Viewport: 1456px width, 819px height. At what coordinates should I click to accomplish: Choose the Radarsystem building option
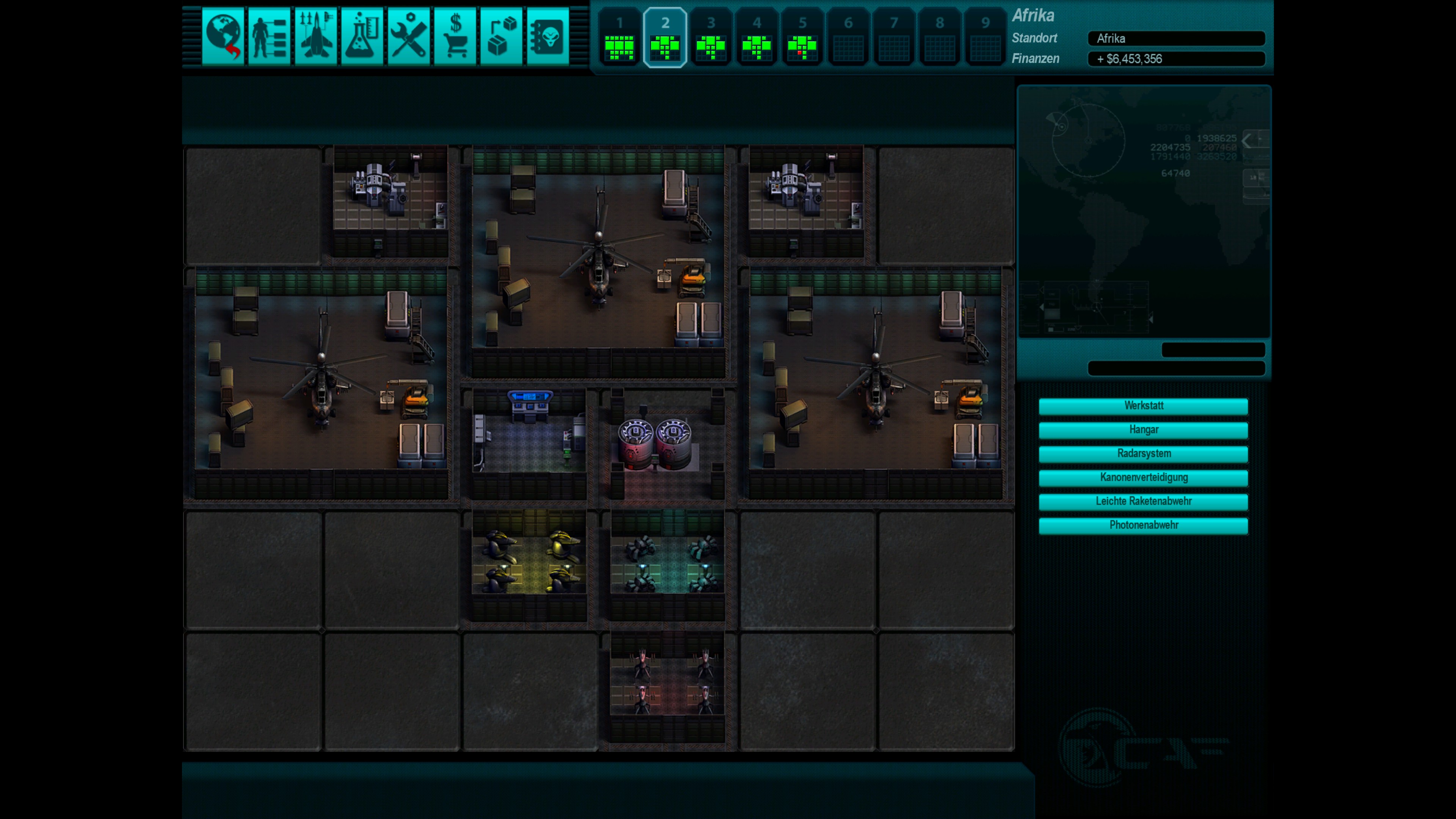click(1143, 453)
